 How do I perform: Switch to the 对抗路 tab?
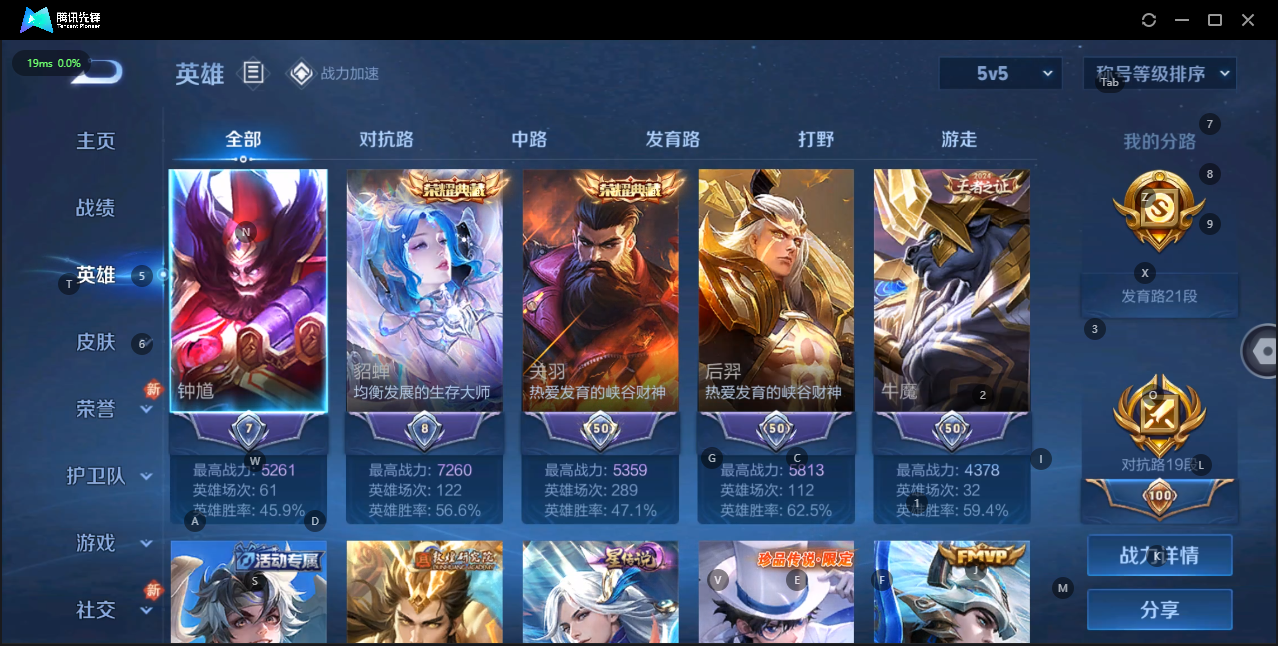(386, 139)
